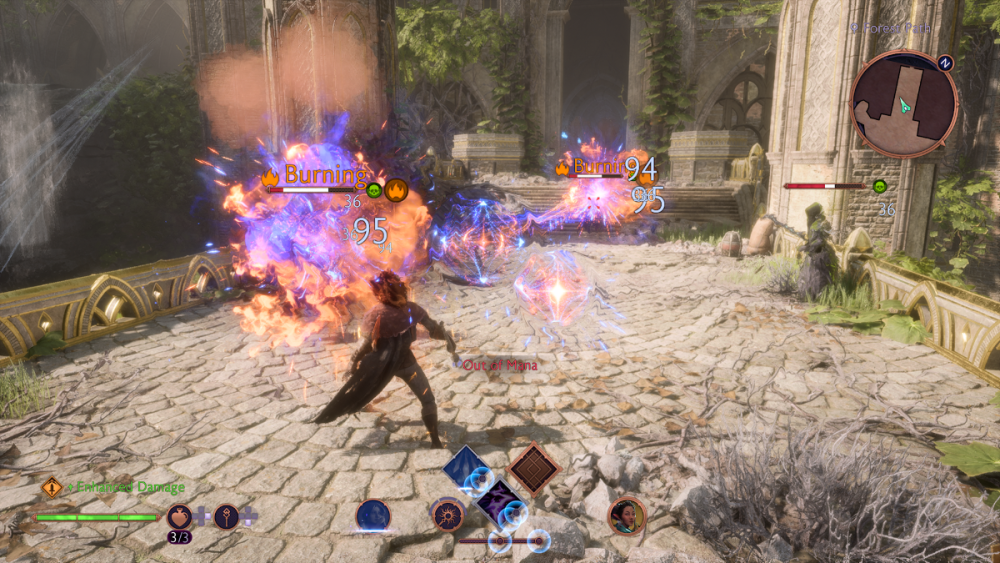1000x563 pixels.
Task: Inspect the Enhanced Damage buff icon
Action: click(x=52, y=488)
